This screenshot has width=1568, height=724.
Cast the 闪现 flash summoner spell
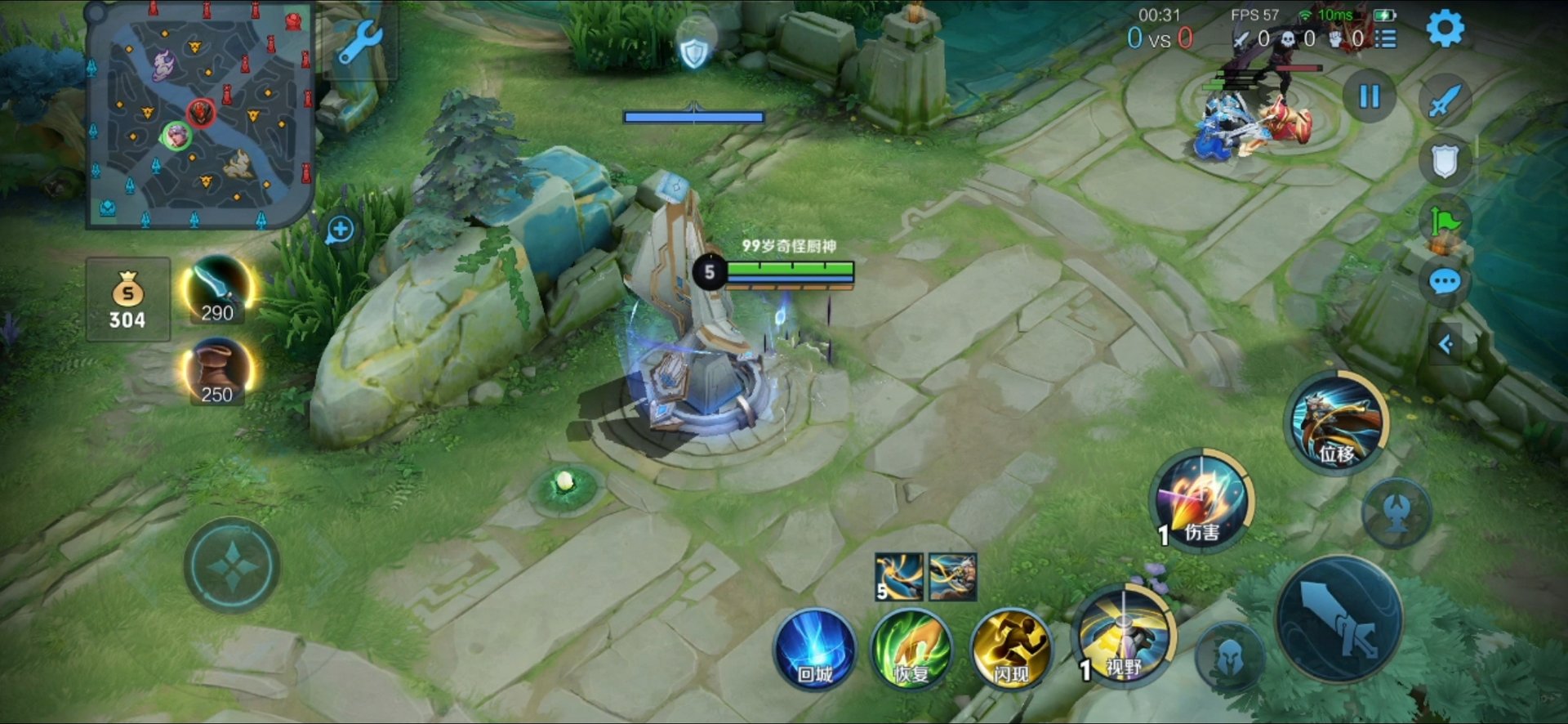(x=1011, y=650)
